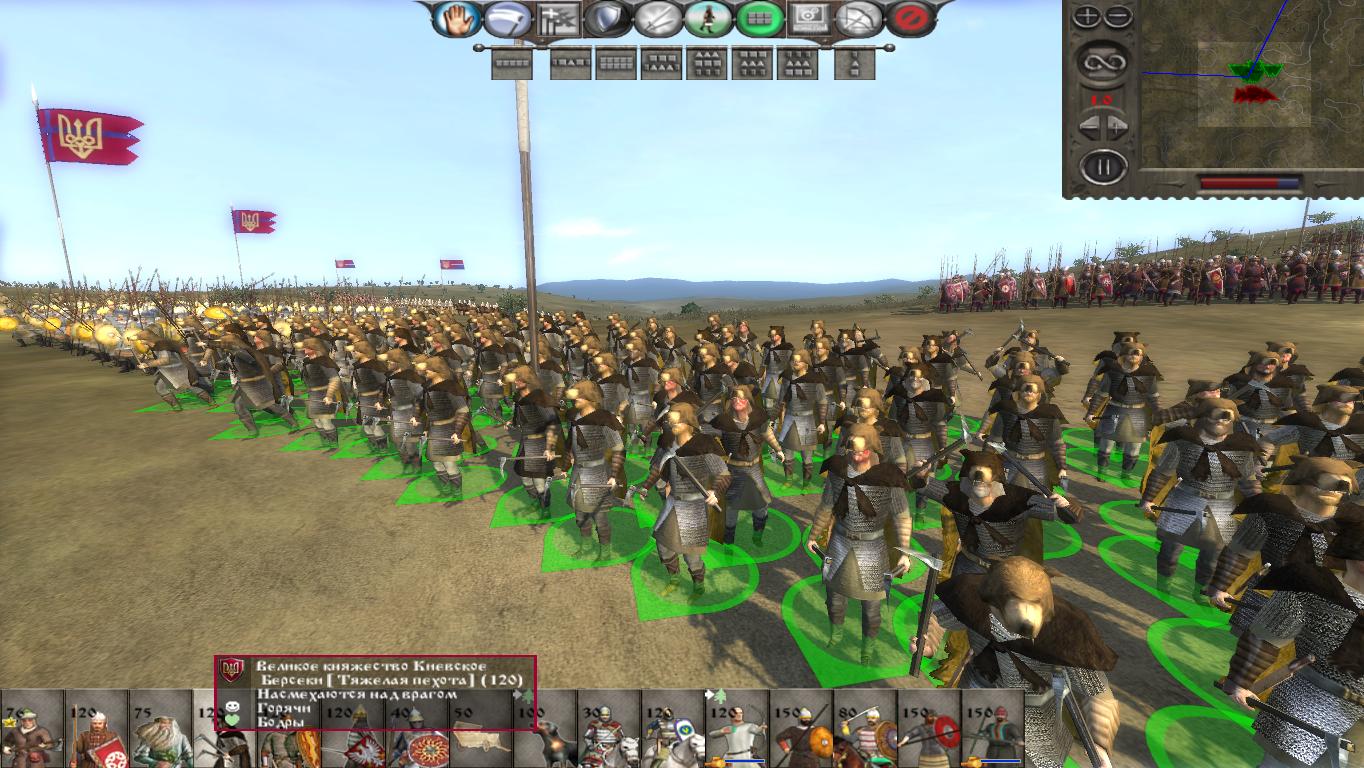The height and width of the screenshot is (768, 1364).
Task: Decrease game speed with the left arrow
Action: [1090, 124]
